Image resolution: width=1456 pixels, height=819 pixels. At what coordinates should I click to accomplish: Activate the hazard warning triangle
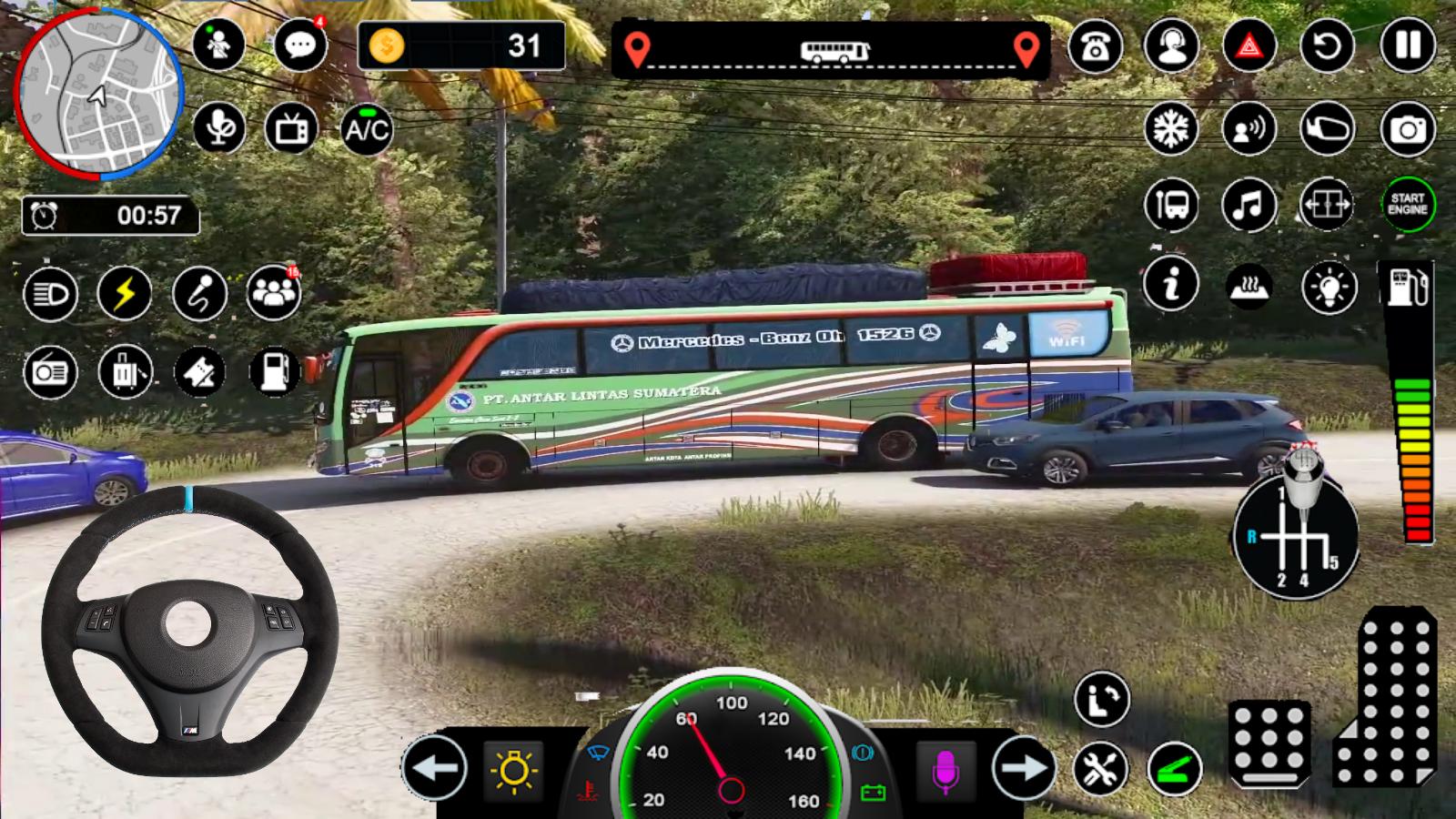point(1249,45)
